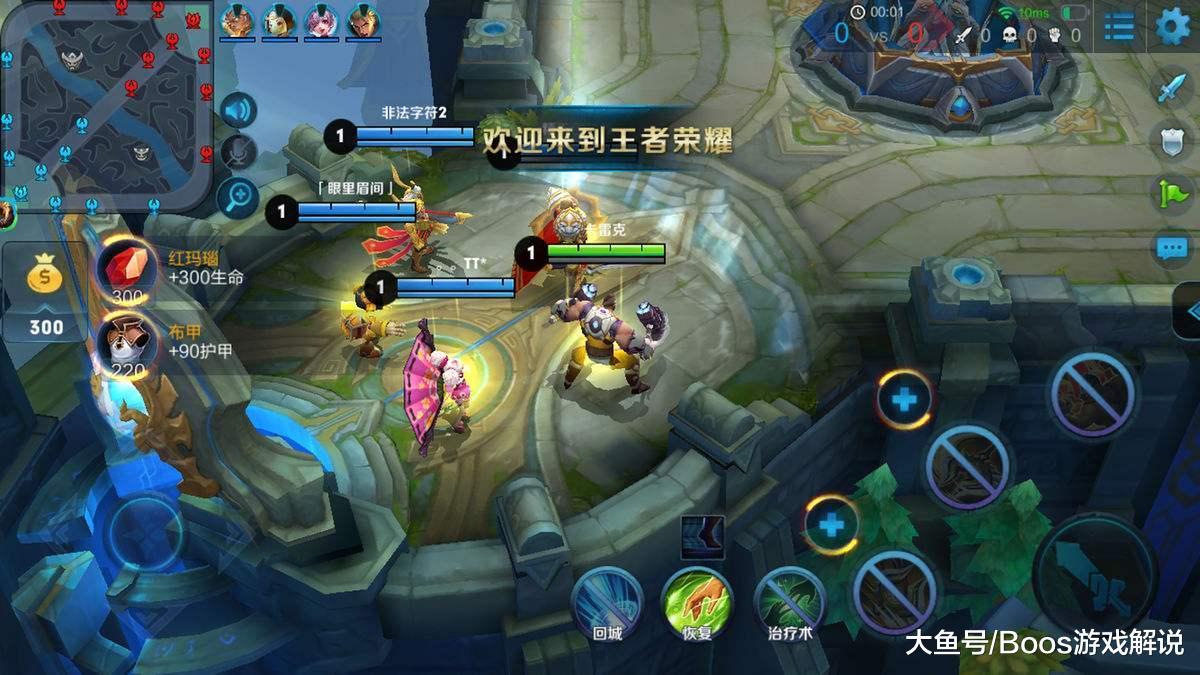Send the shield signal

(1171, 140)
